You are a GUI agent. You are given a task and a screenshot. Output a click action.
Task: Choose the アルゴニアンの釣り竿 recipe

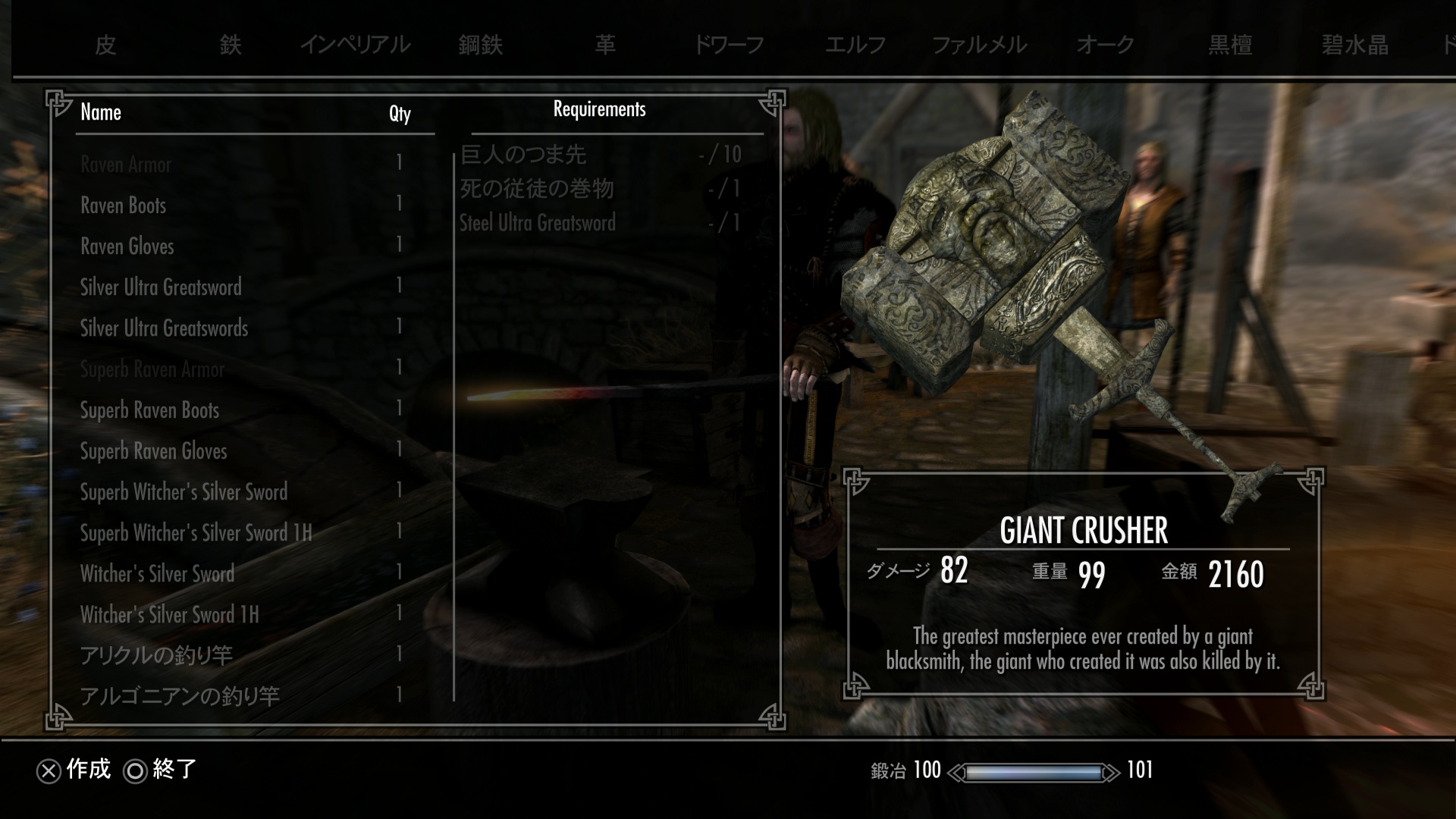pyautogui.click(x=180, y=696)
